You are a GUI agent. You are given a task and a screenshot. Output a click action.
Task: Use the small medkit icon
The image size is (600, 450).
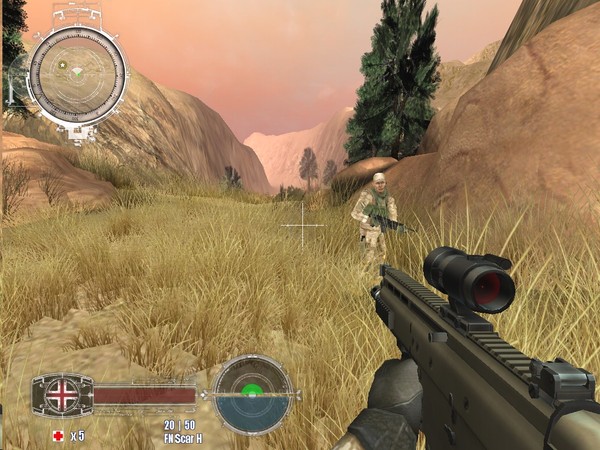(57, 436)
